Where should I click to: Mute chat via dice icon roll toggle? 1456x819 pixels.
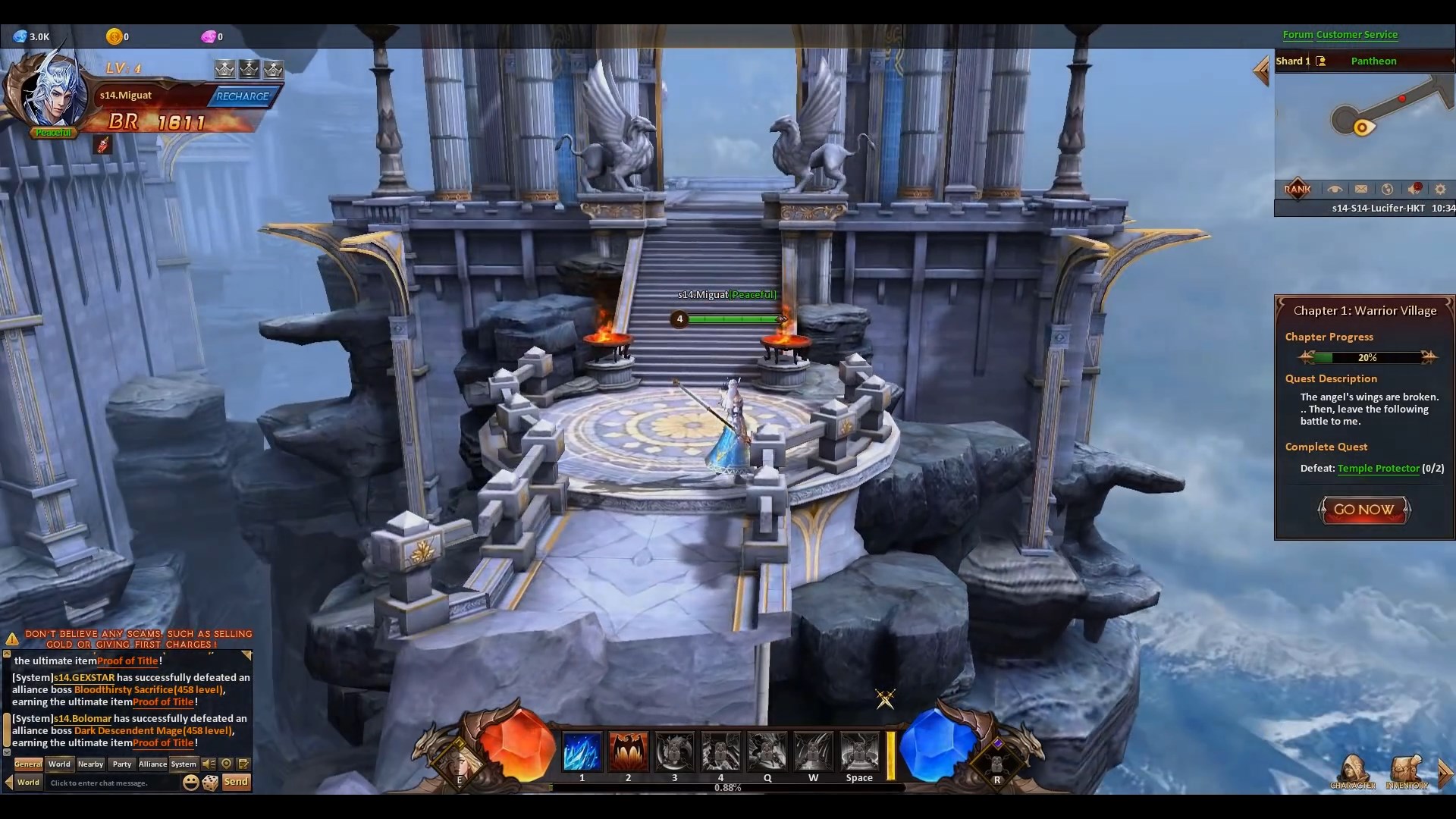[211, 782]
